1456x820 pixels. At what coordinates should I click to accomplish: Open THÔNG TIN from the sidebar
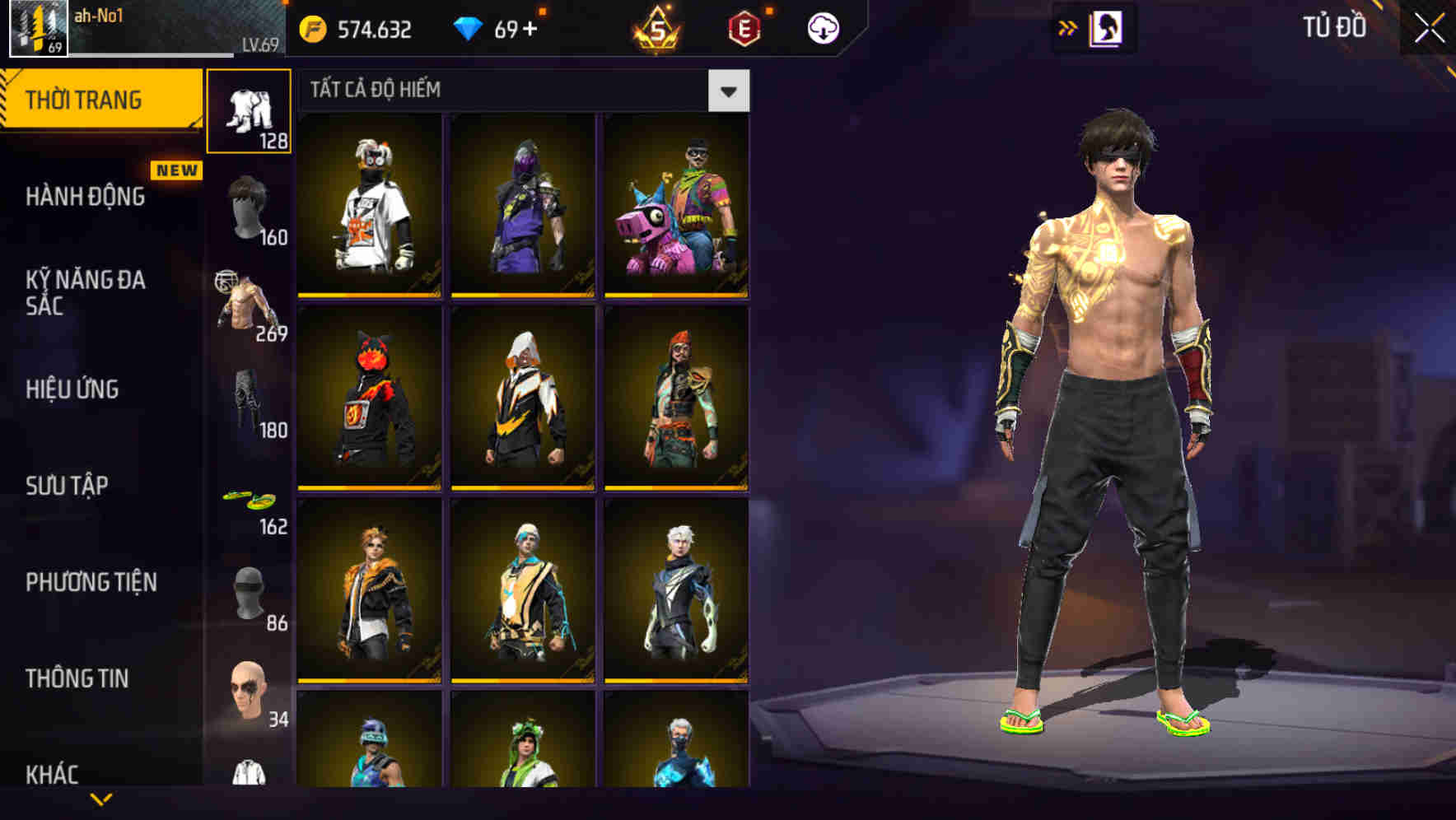pos(78,679)
